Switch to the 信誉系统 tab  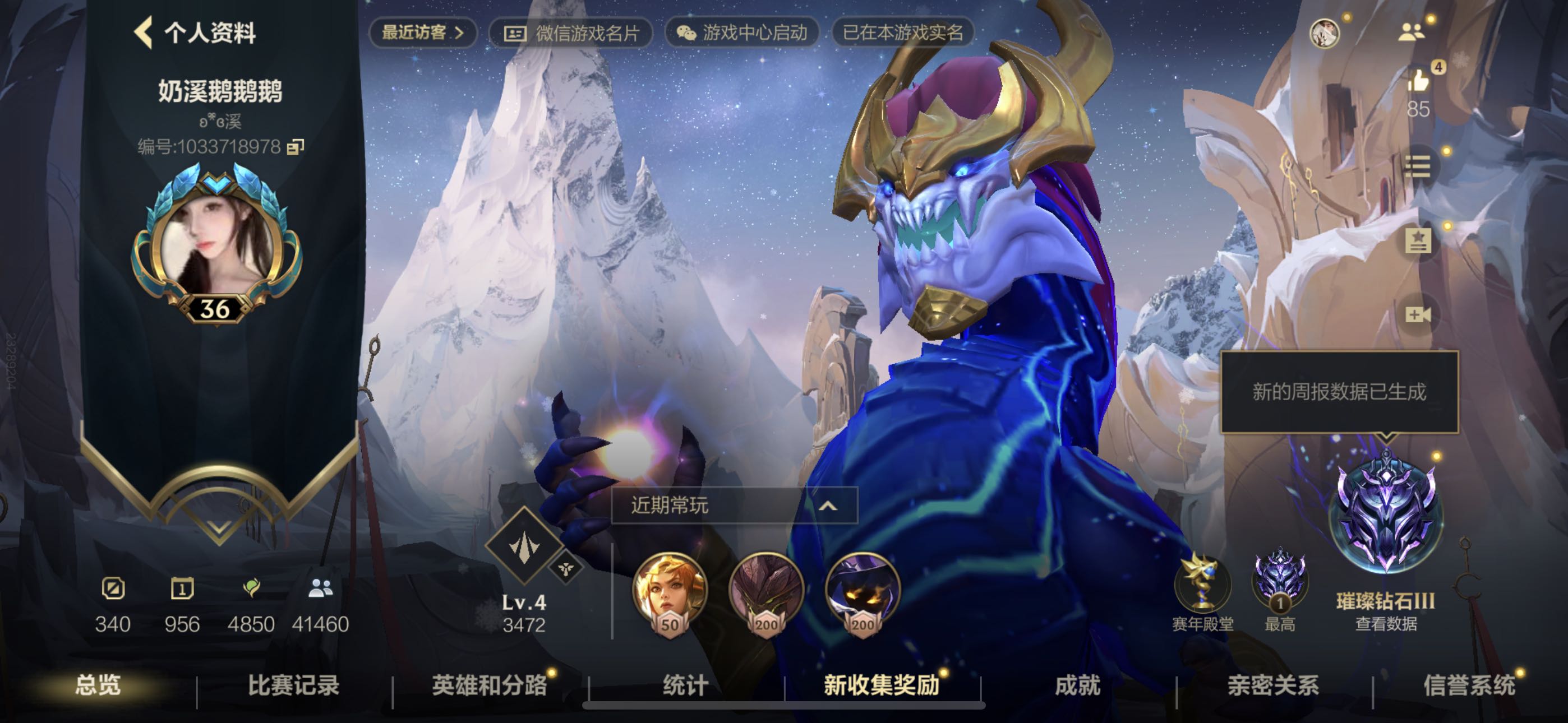[1469, 685]
